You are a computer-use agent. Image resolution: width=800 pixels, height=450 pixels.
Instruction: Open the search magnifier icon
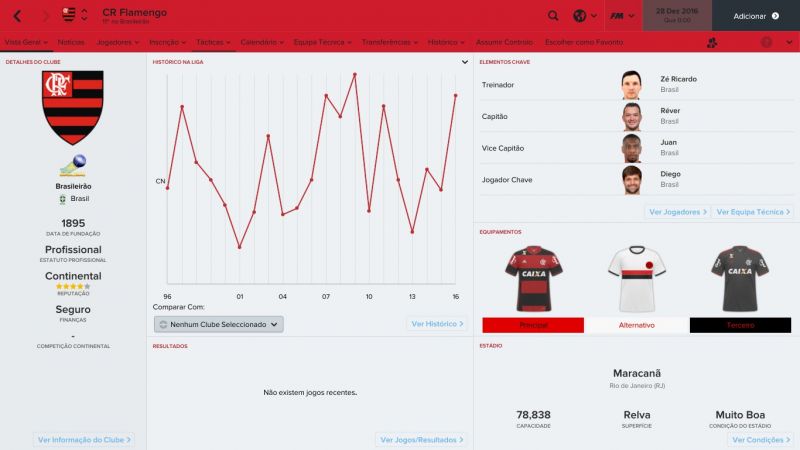pyautogui.click(x=554, y=16)
